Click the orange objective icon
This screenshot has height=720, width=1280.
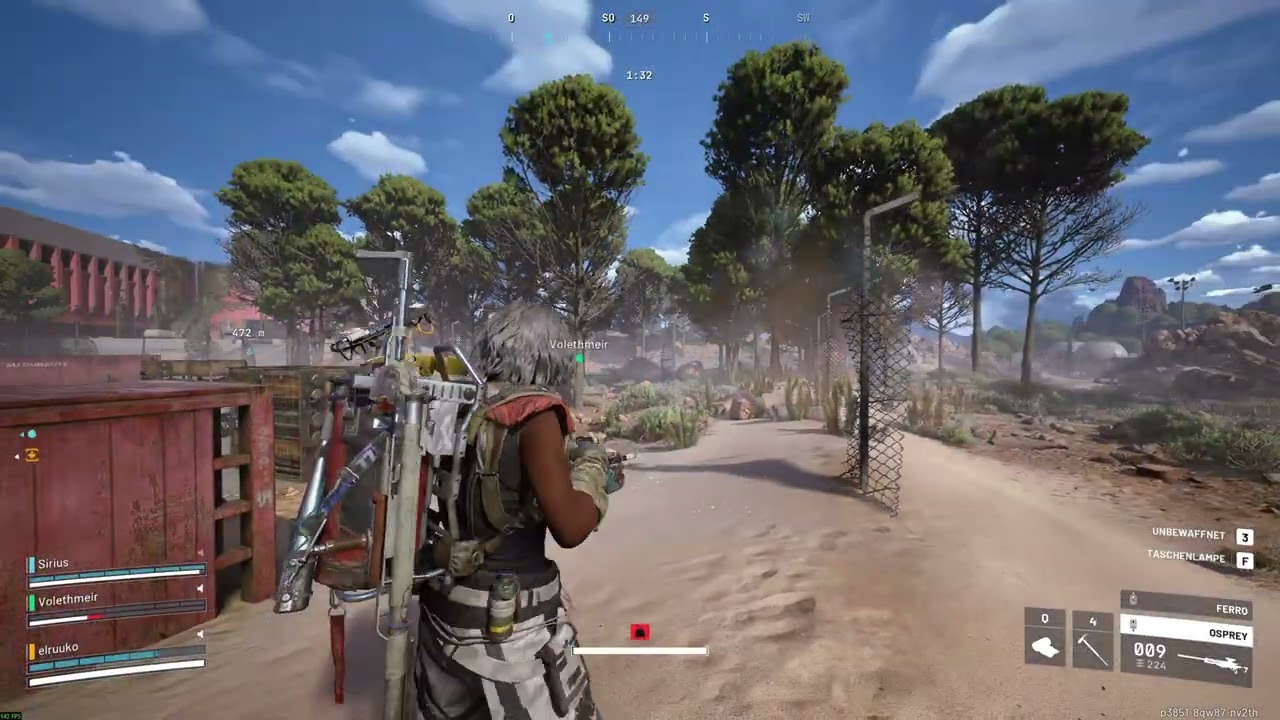tap(32, 455)
